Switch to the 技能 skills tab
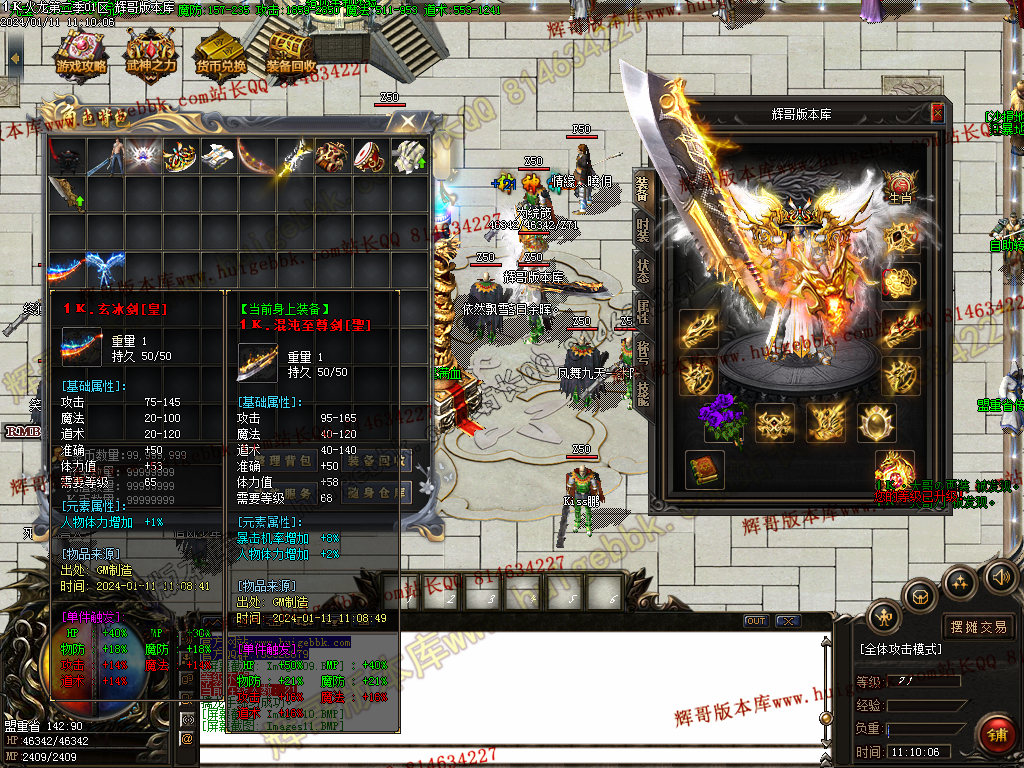The width and height of the screenshot is (1024, 768). 642,393
